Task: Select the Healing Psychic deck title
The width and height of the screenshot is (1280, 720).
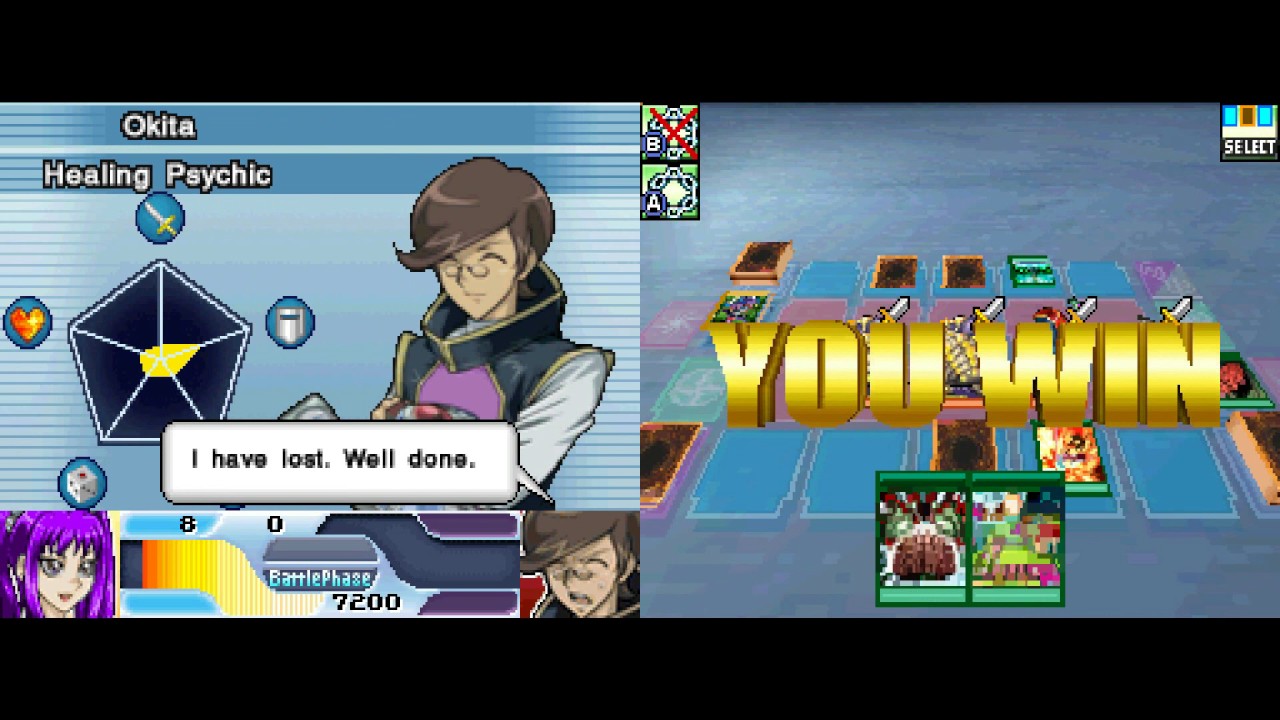Action: tap(155, 175)
